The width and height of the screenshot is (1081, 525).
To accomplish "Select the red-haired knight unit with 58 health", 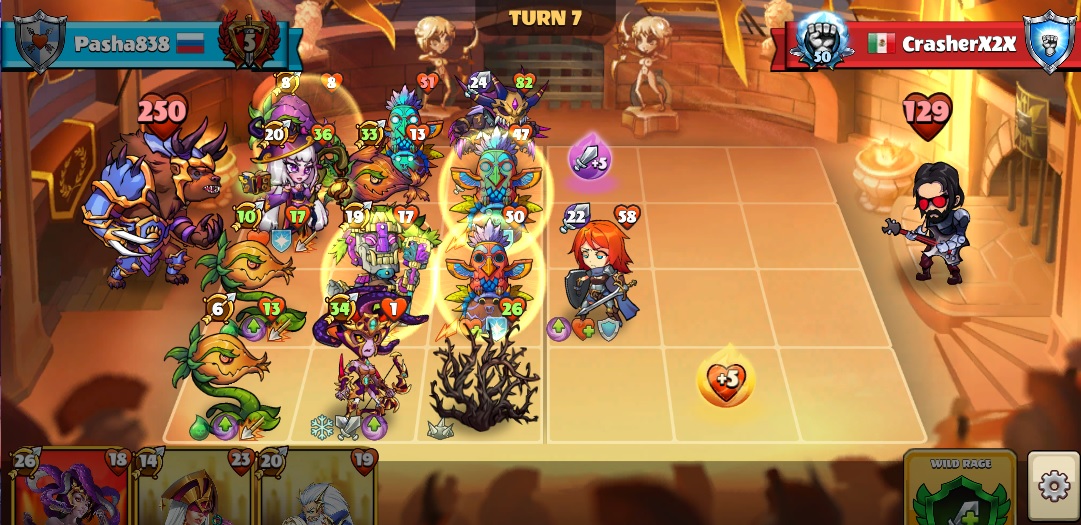I will 600,275.
